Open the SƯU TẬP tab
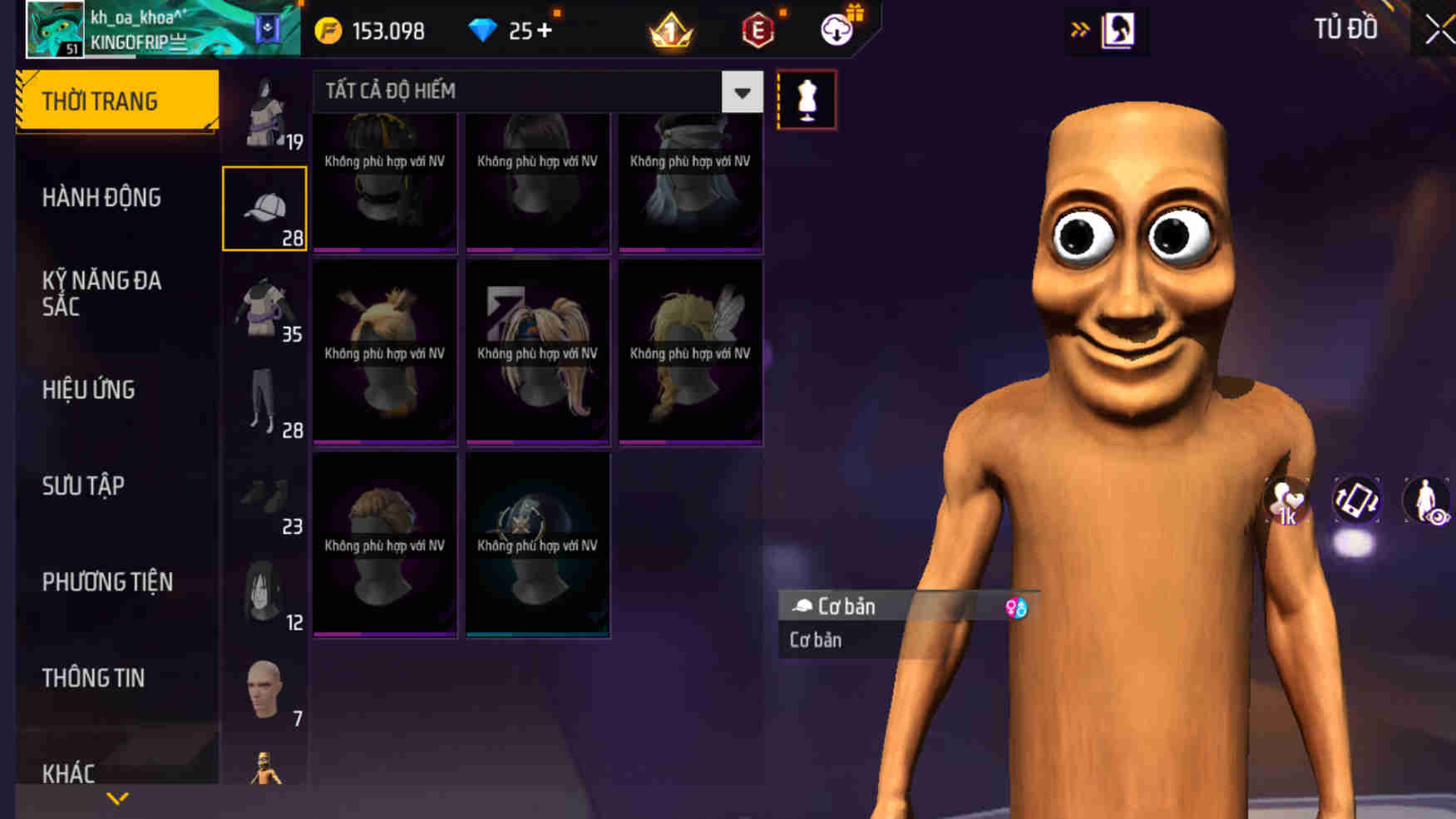This screenshot has width=1456, height=819. [x=84, y=486]
